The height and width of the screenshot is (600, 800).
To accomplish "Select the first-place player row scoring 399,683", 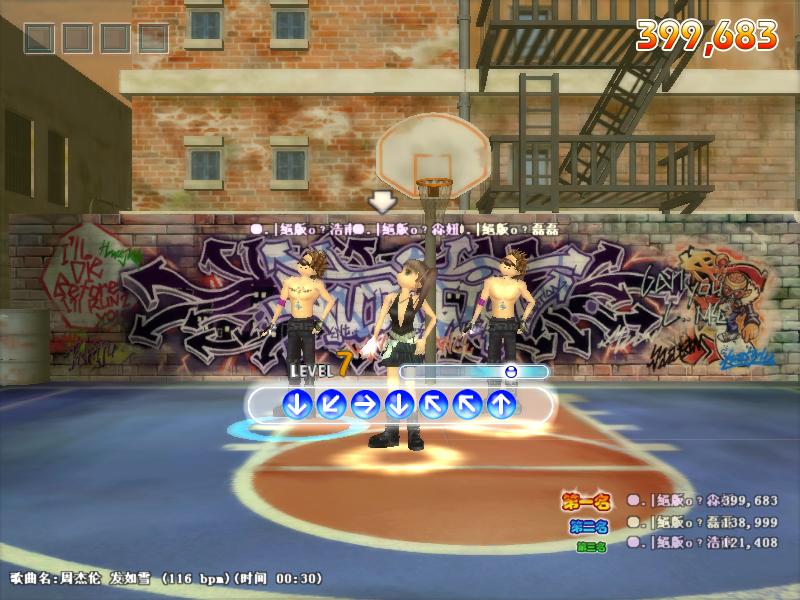I will point(701,500).
